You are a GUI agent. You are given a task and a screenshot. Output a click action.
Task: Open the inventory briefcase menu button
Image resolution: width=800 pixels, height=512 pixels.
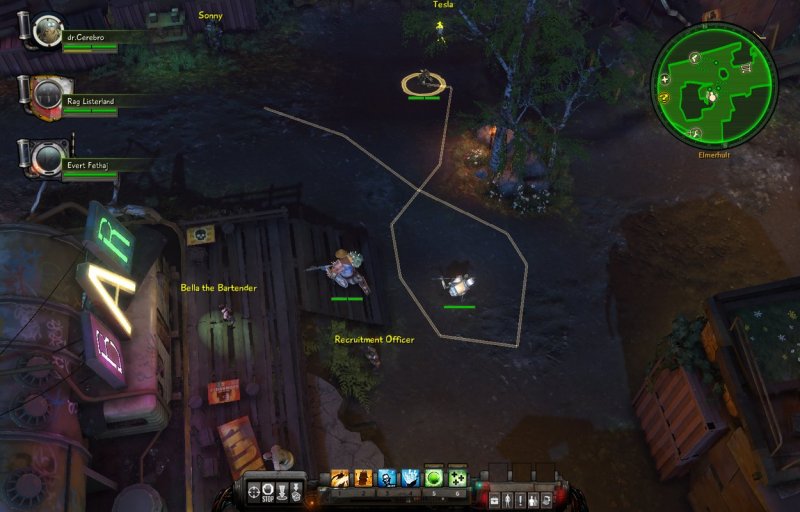coord(495,498)
